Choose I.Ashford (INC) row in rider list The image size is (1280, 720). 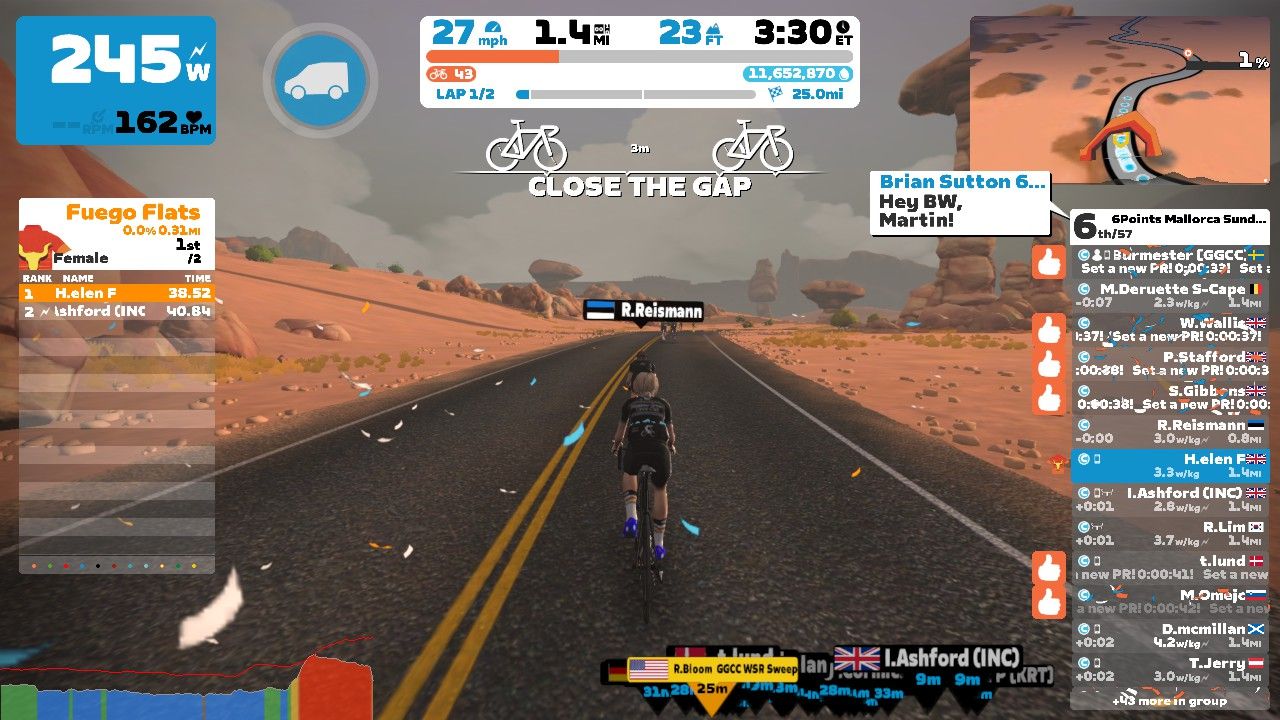1170,499
